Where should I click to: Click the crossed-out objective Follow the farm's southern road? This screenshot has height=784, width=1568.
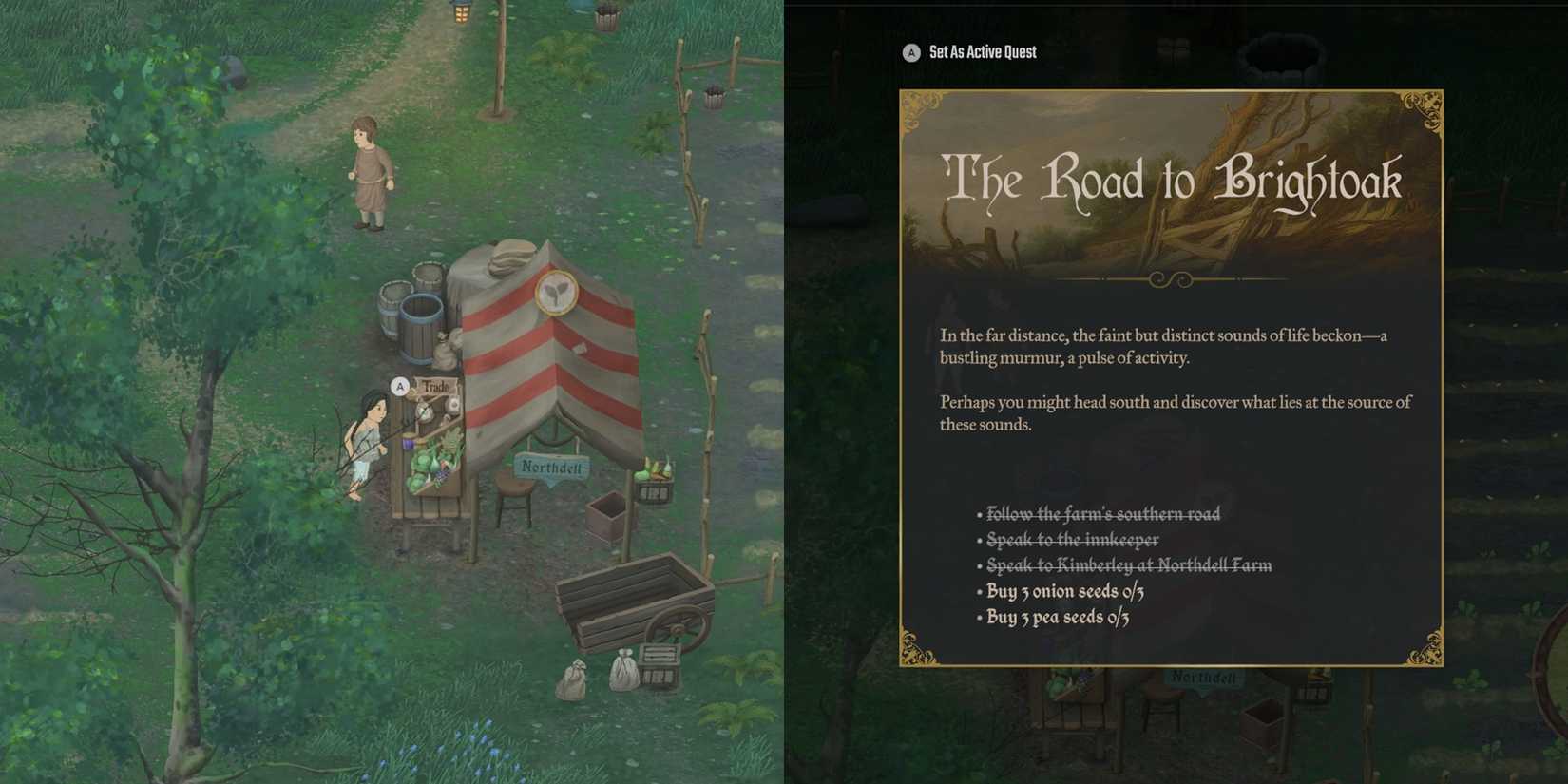[1102, 513]
